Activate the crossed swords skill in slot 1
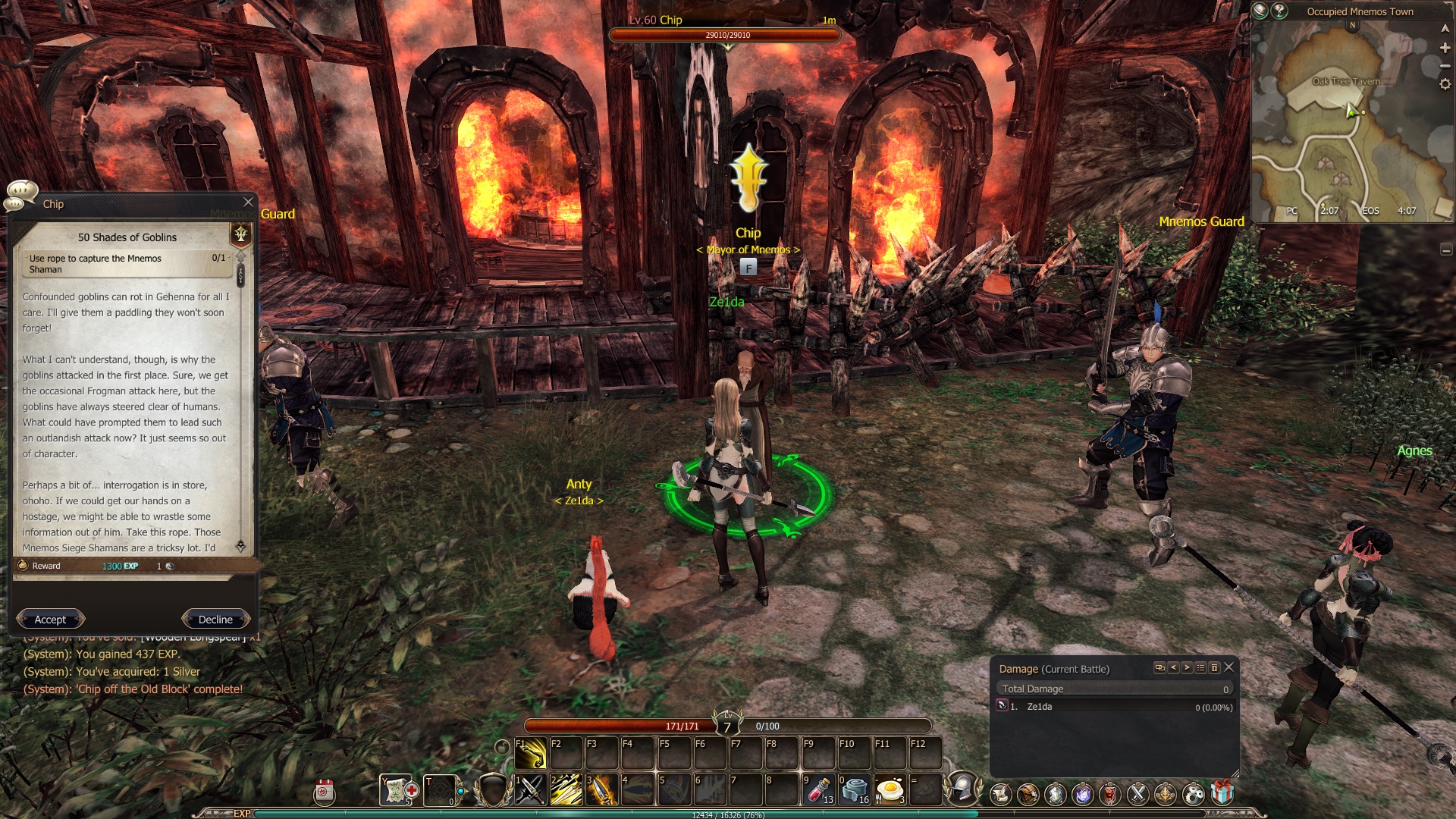This screenshot has height=819, width=1456. [531, 790]
